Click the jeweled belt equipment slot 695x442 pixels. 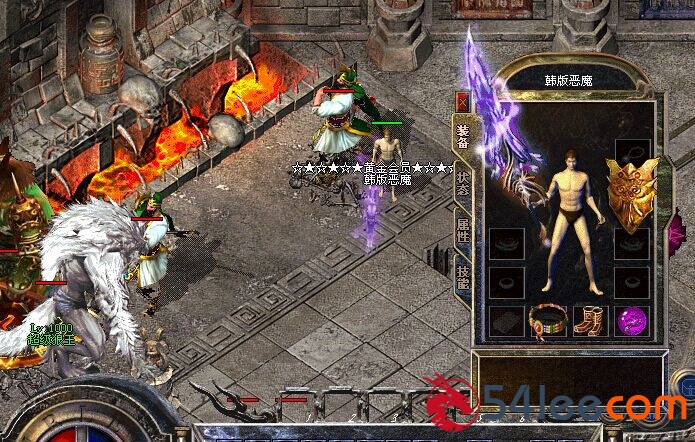coord(547,321)
